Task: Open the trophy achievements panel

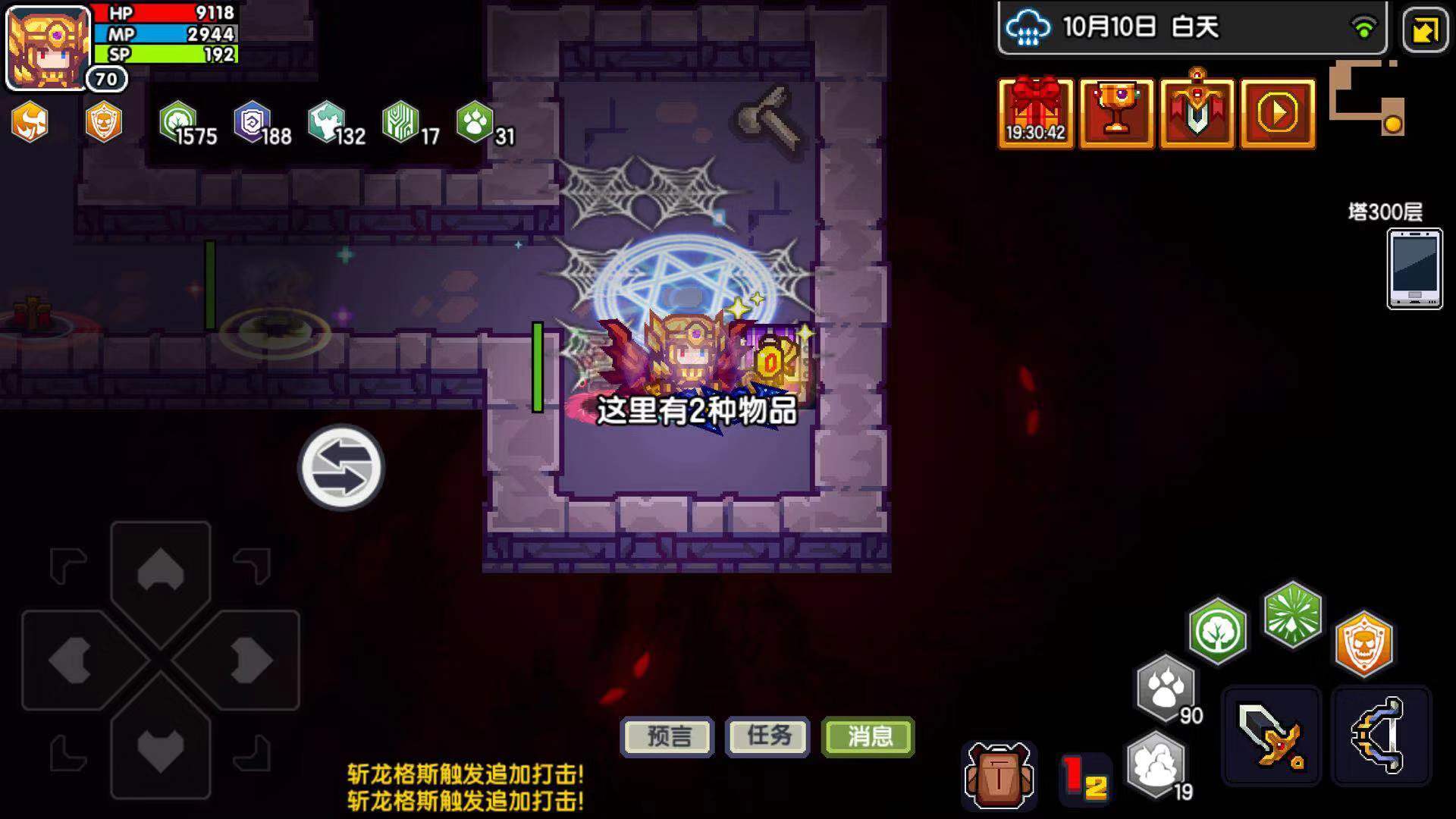Action: [1116, 114]
